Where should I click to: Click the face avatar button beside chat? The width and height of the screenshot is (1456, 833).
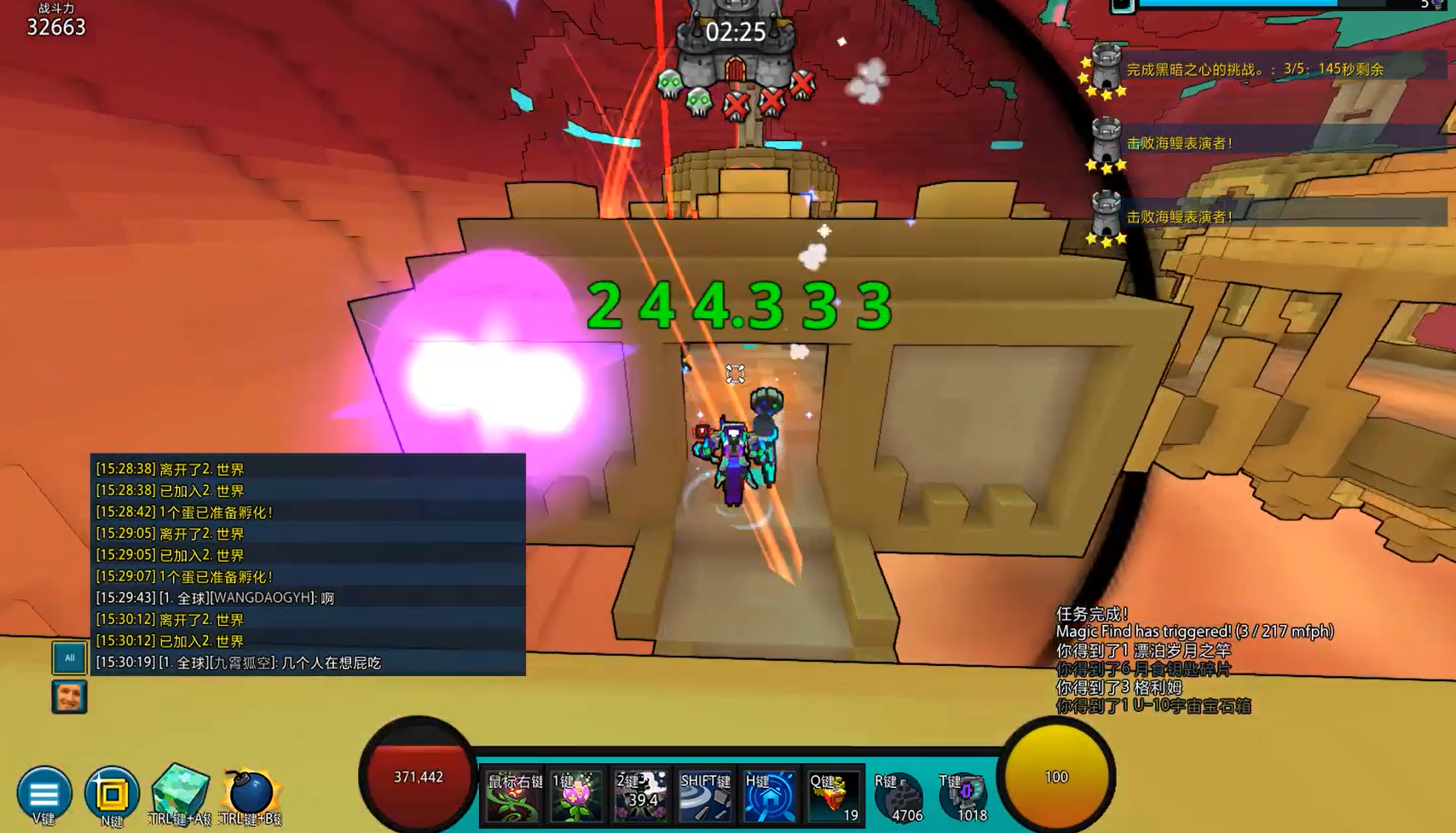click(x=69, y=697)
